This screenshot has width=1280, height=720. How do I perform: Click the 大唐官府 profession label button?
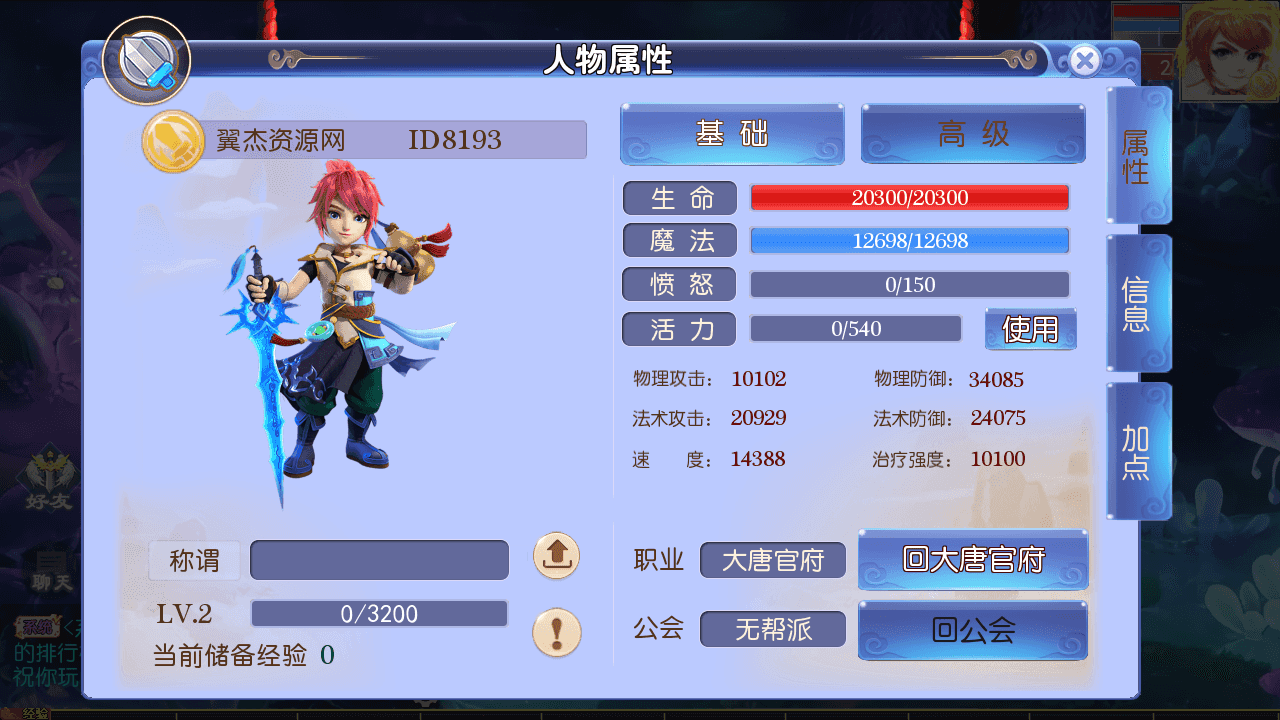click(772, 560)
